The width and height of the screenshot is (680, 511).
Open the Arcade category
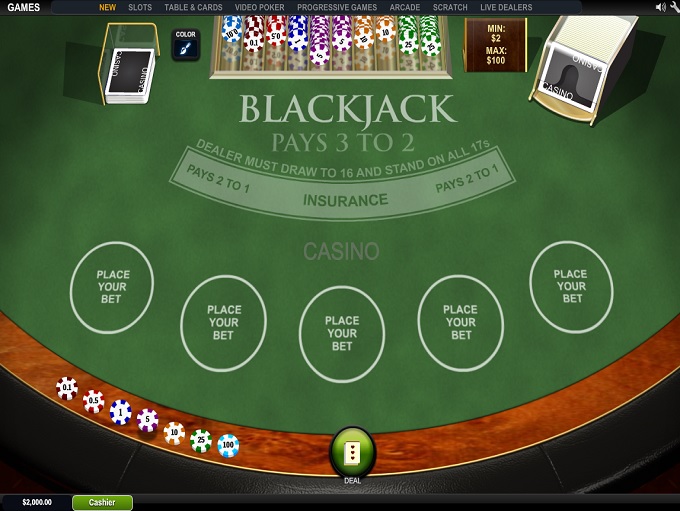[405, 7]
